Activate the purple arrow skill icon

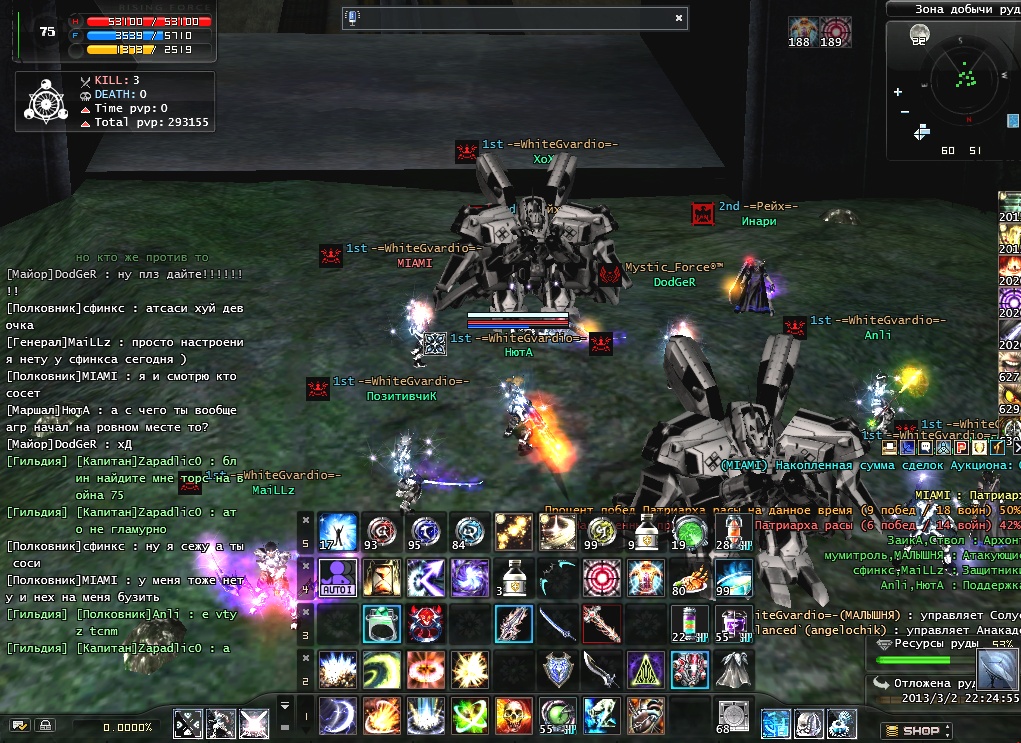pyautogui.click(x=425, y=577)
